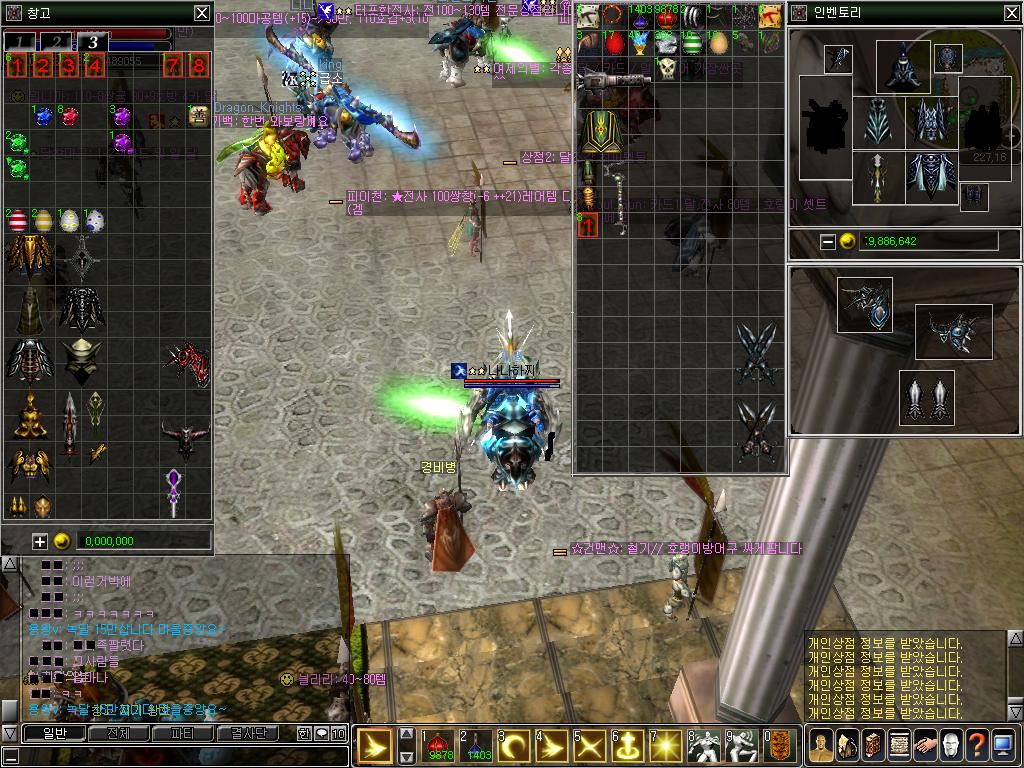The height and width of the screenshot is (768, 1024).
Task: Pick the red number 8 card in warehouse
Action: [x=199, y=67]
